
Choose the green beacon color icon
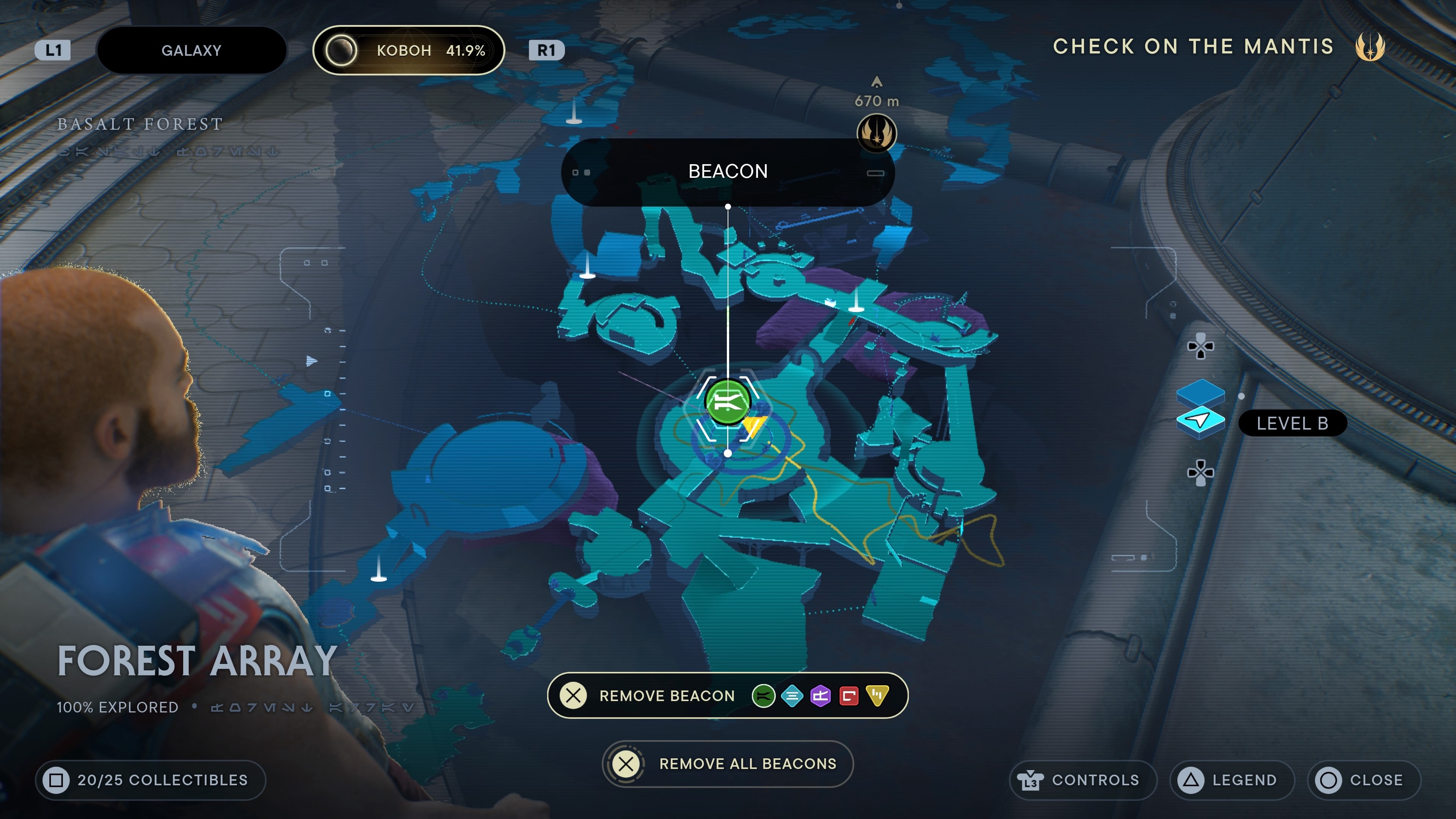[x=763, y=696]
